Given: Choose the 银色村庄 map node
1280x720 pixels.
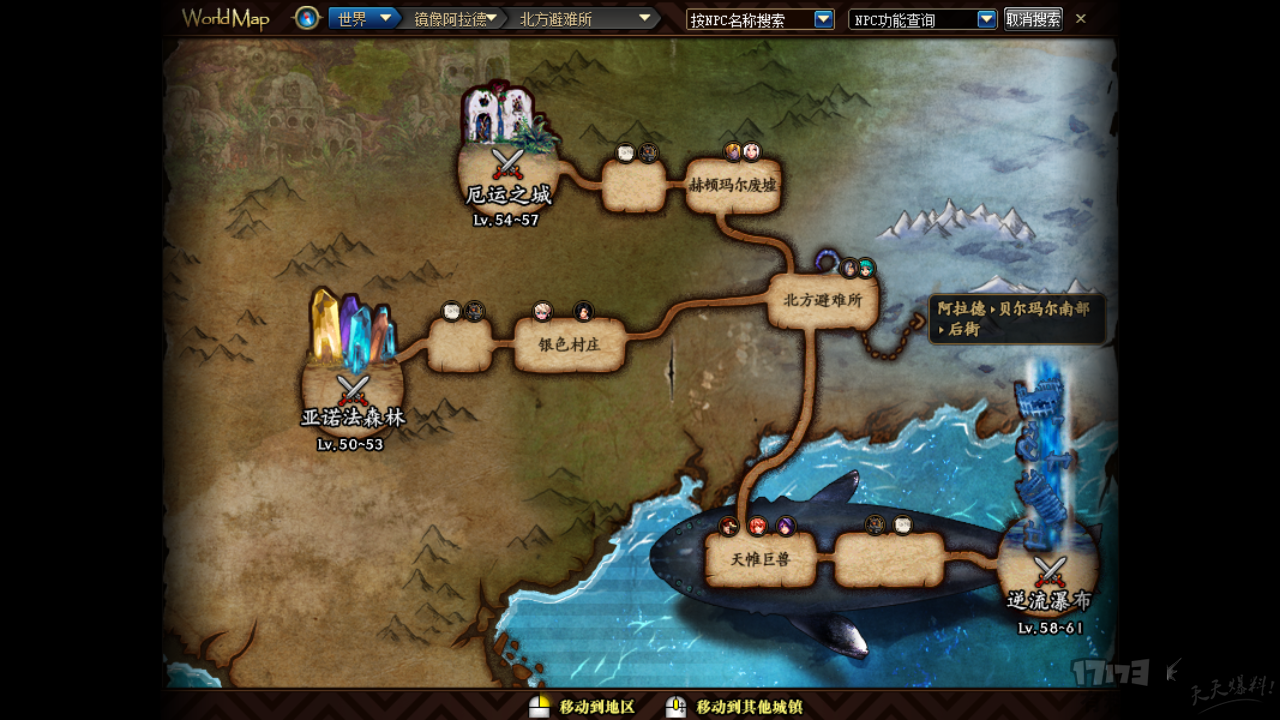Looking at the screenshot, I should tap(568, 344).
